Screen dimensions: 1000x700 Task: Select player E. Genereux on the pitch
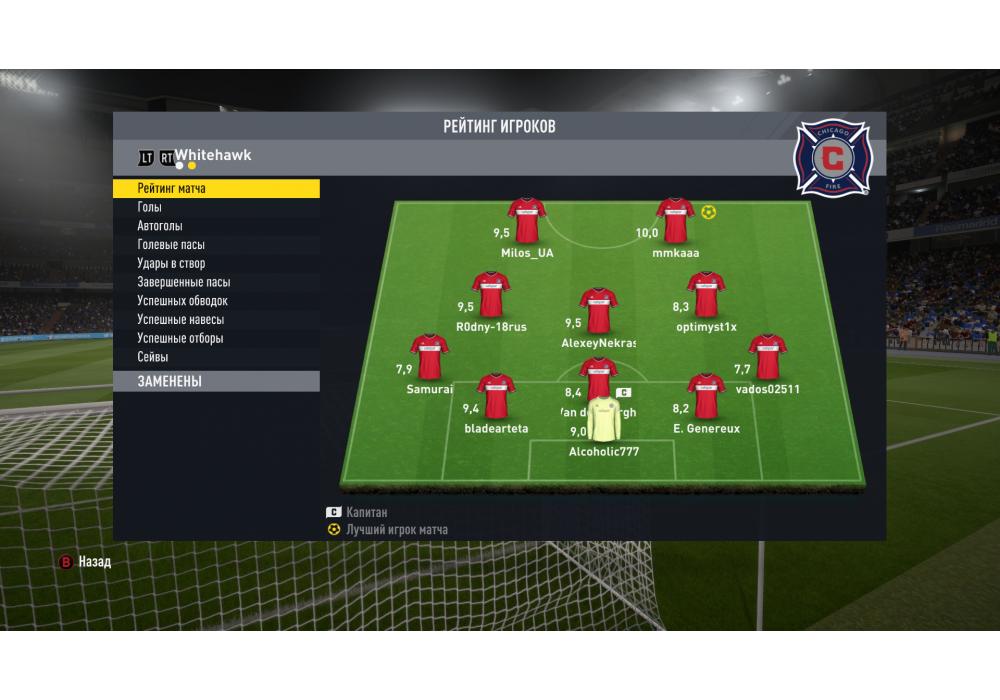[706, 397]
